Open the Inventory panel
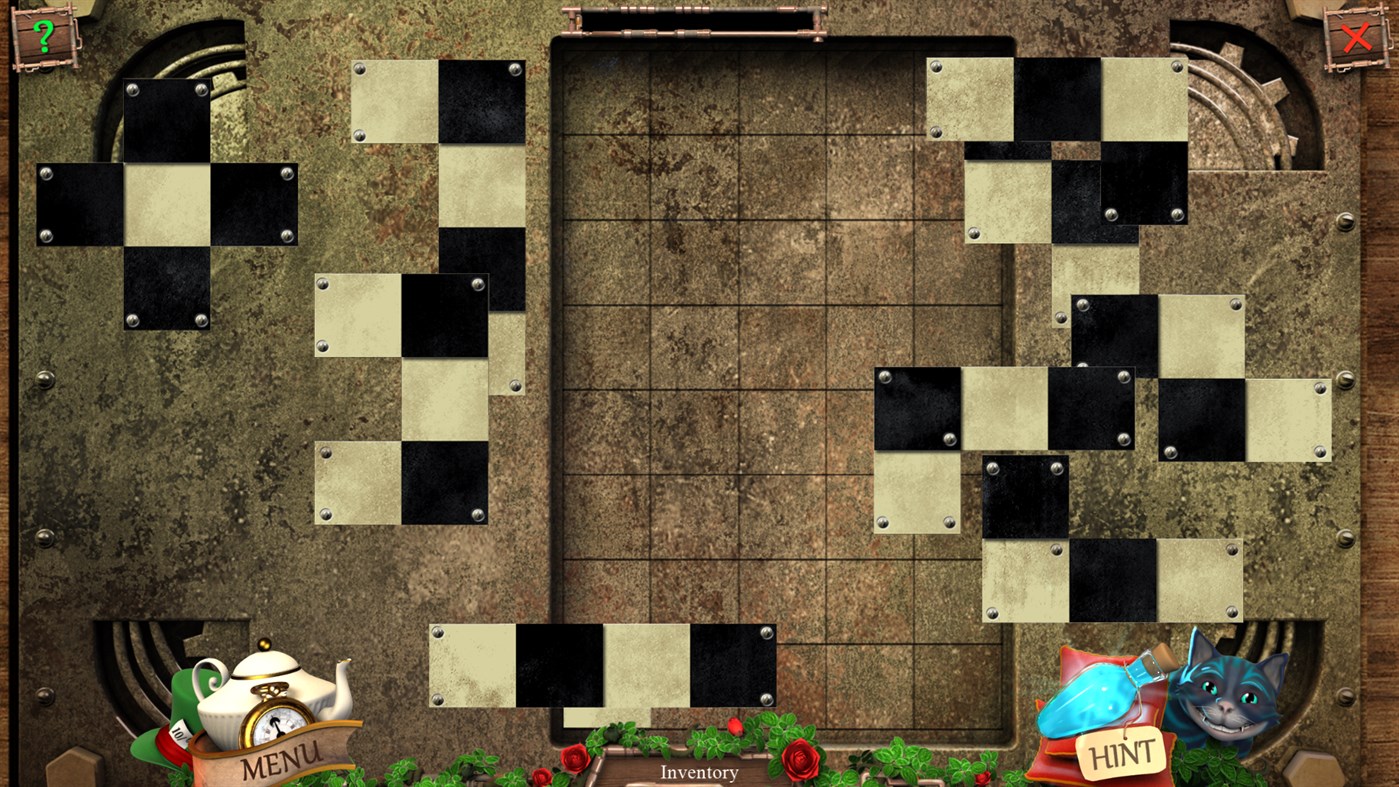This screenshot has height=787, width=1399. tap(698, 772)
